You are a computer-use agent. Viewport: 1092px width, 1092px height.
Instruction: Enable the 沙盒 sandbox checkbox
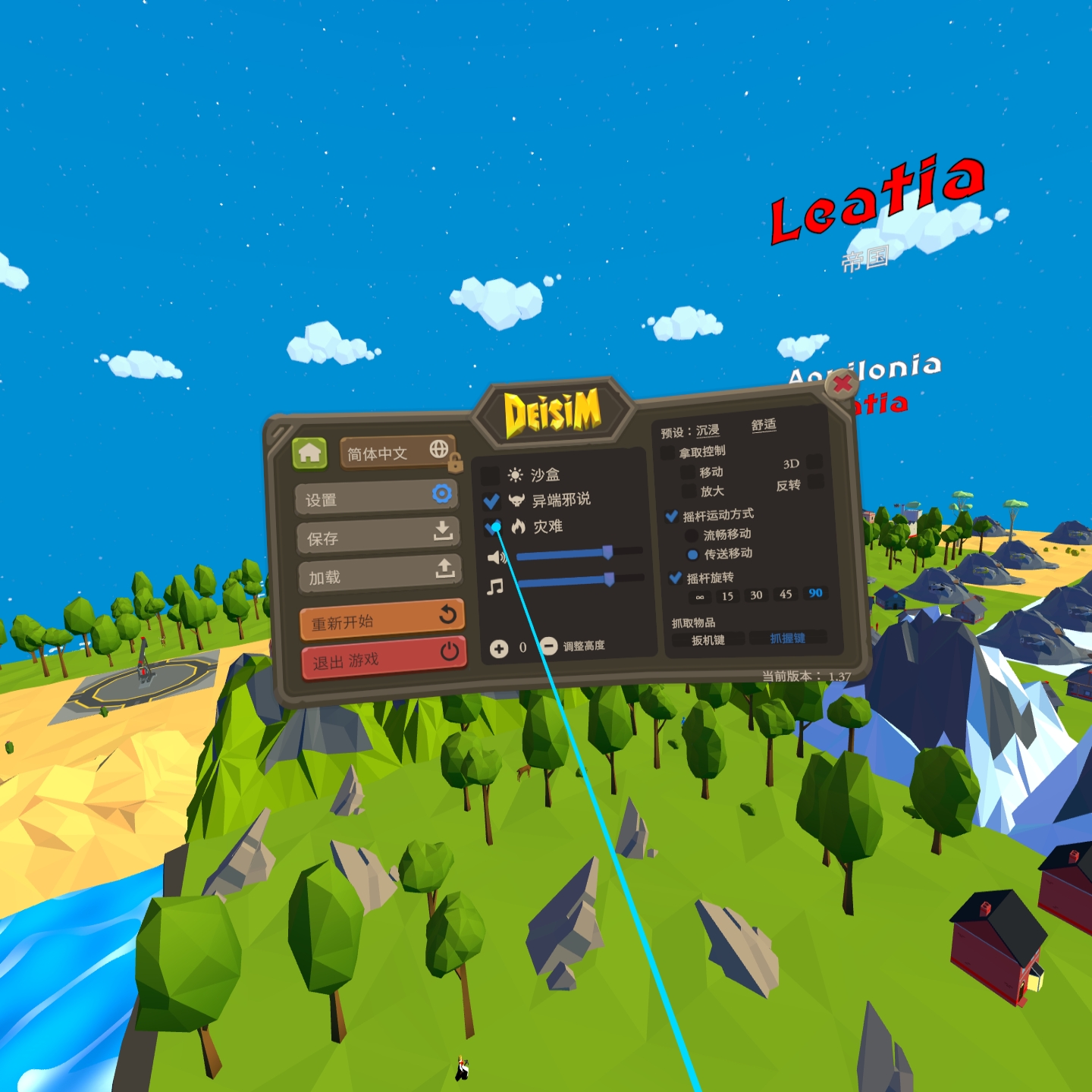click(491, 475)
